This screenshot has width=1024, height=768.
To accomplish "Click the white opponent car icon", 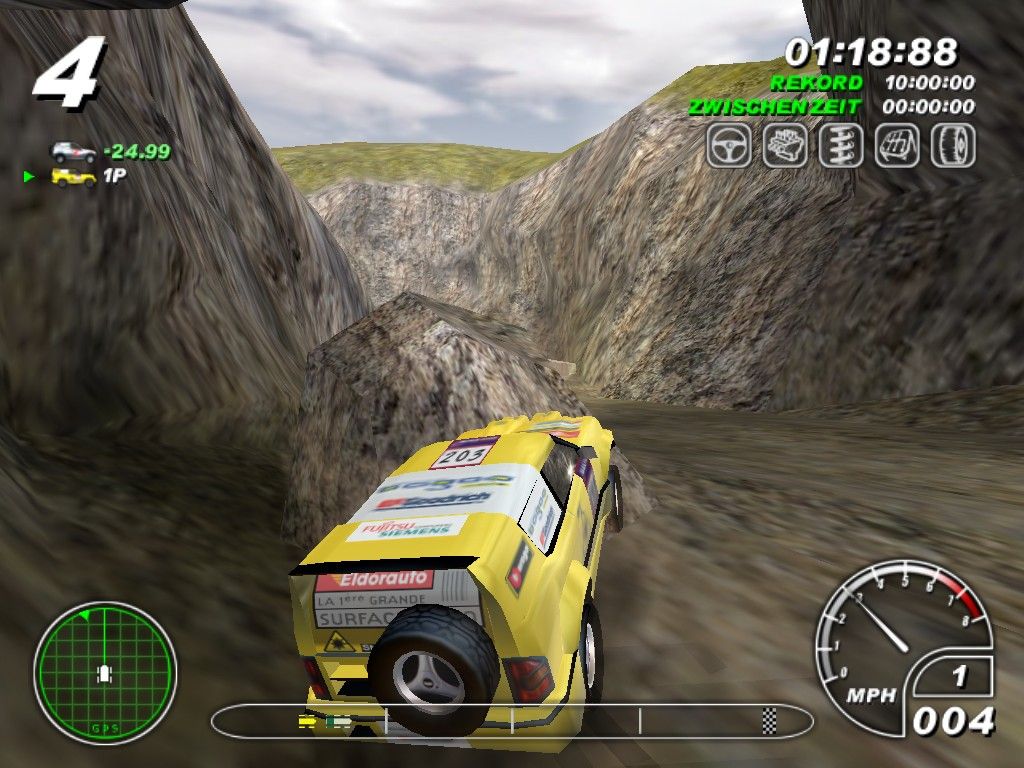I will (74, 152).
